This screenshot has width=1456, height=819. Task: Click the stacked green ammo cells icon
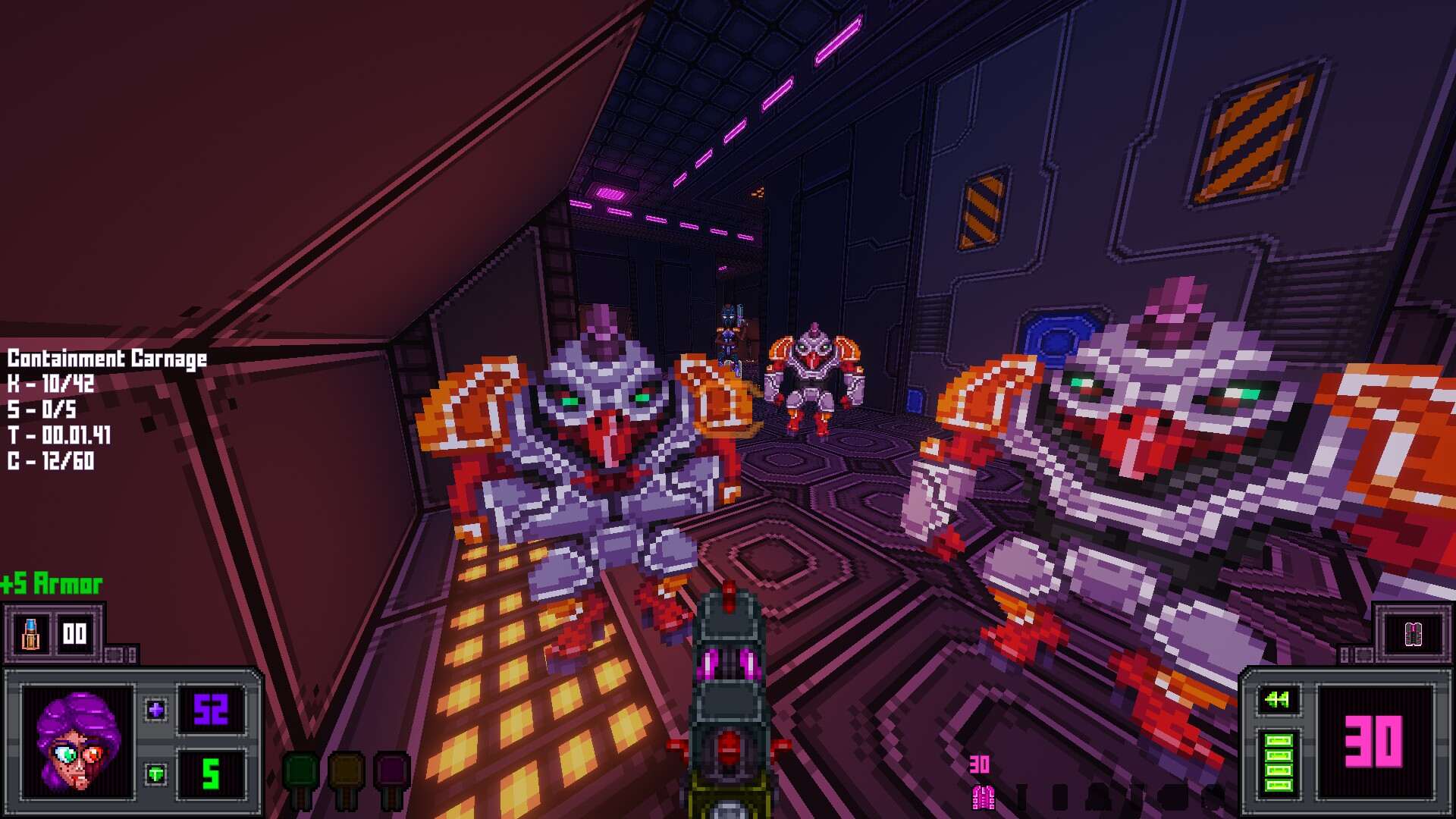tap(1279, 763)
